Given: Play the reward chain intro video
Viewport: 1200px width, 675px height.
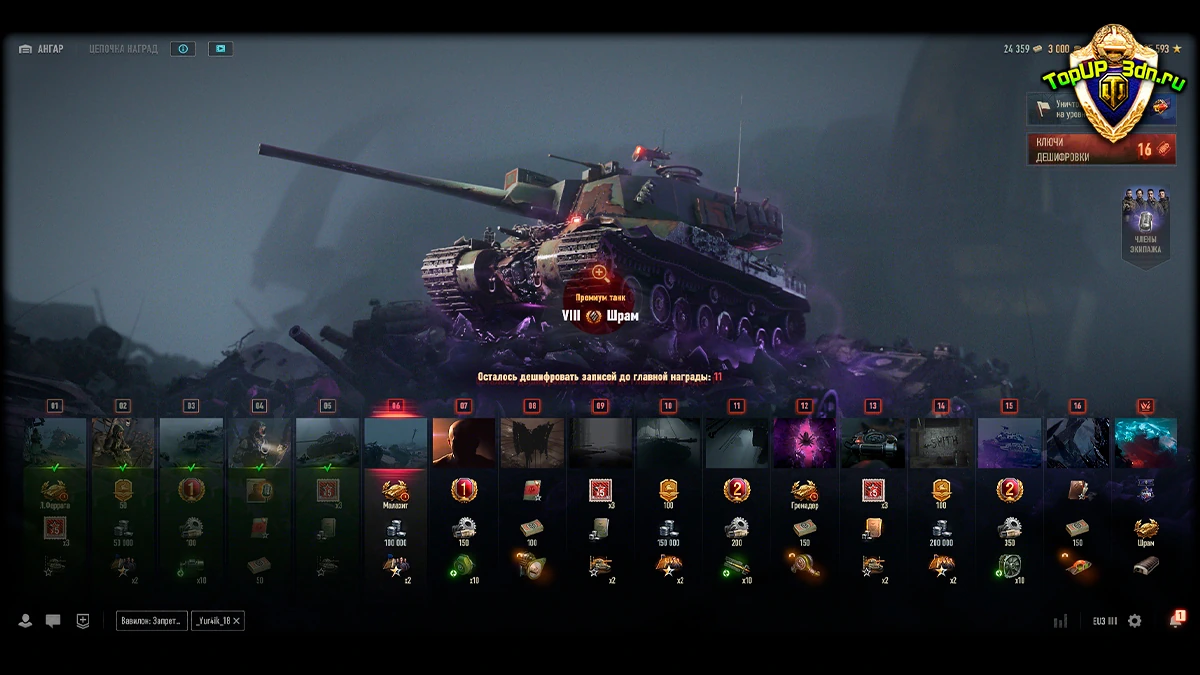Looking at the screenshot, I should pyautogui.click(x=221, y=49).
